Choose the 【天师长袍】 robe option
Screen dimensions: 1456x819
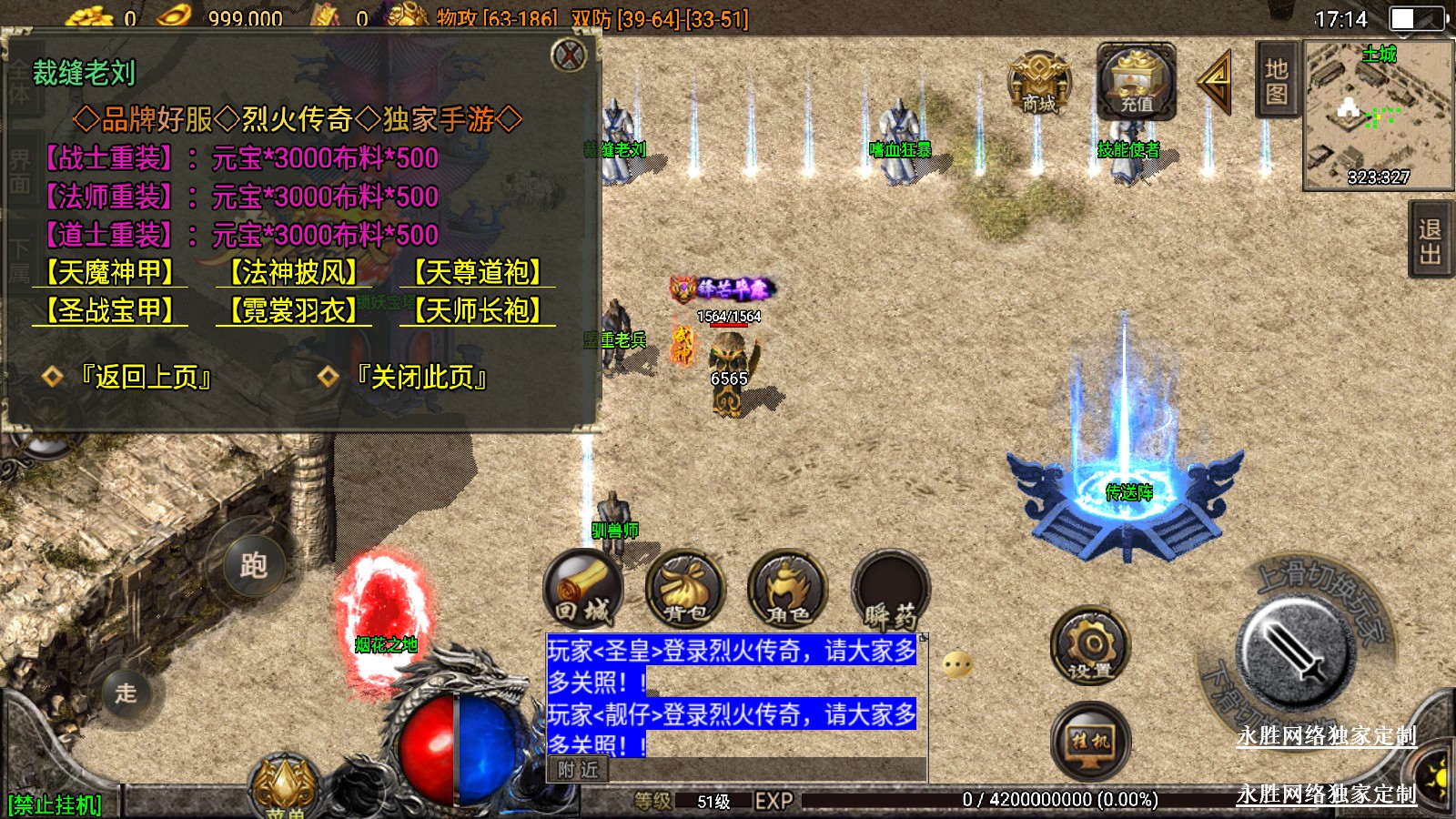coord(478,311)
